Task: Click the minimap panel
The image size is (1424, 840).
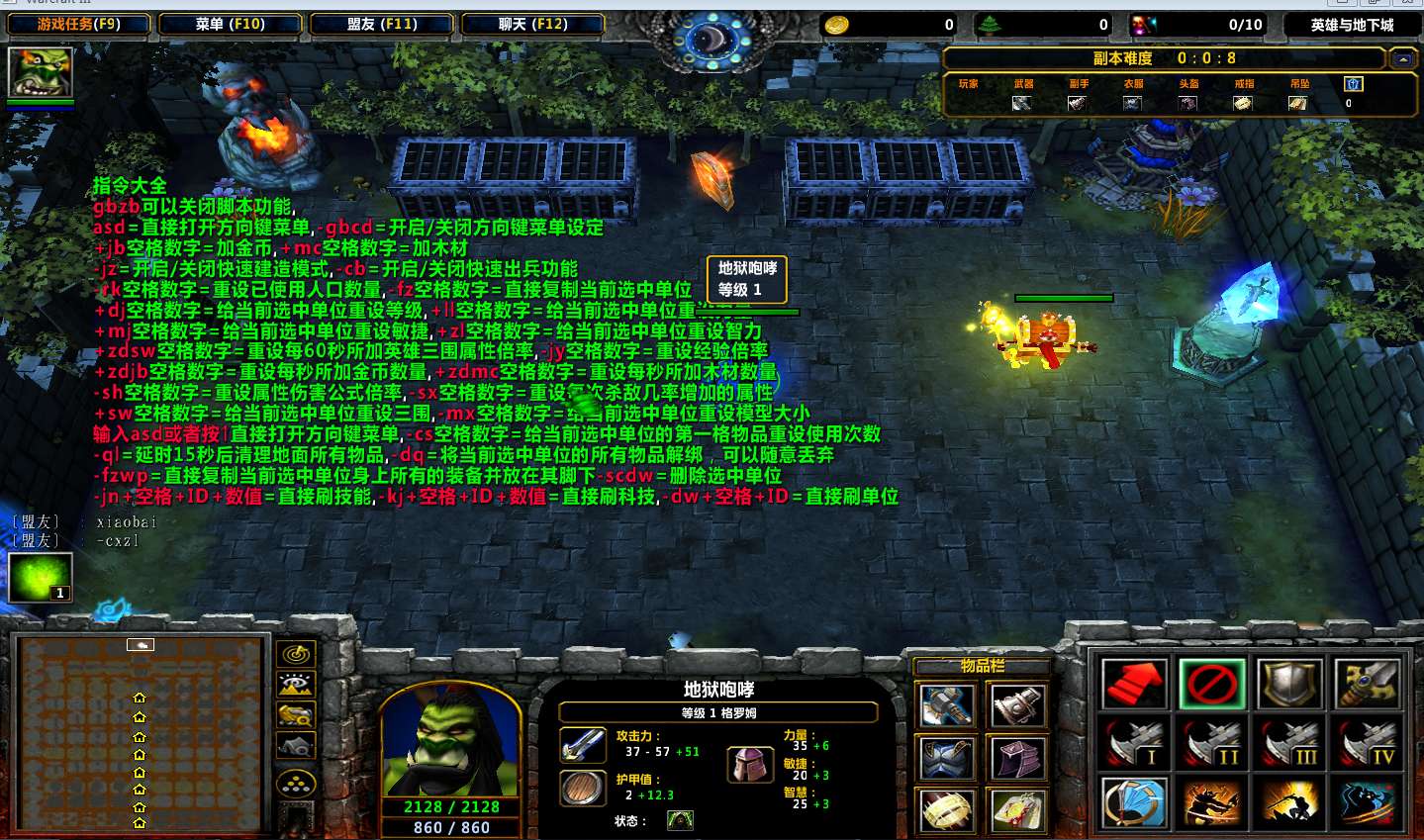Action: (140, 733)
